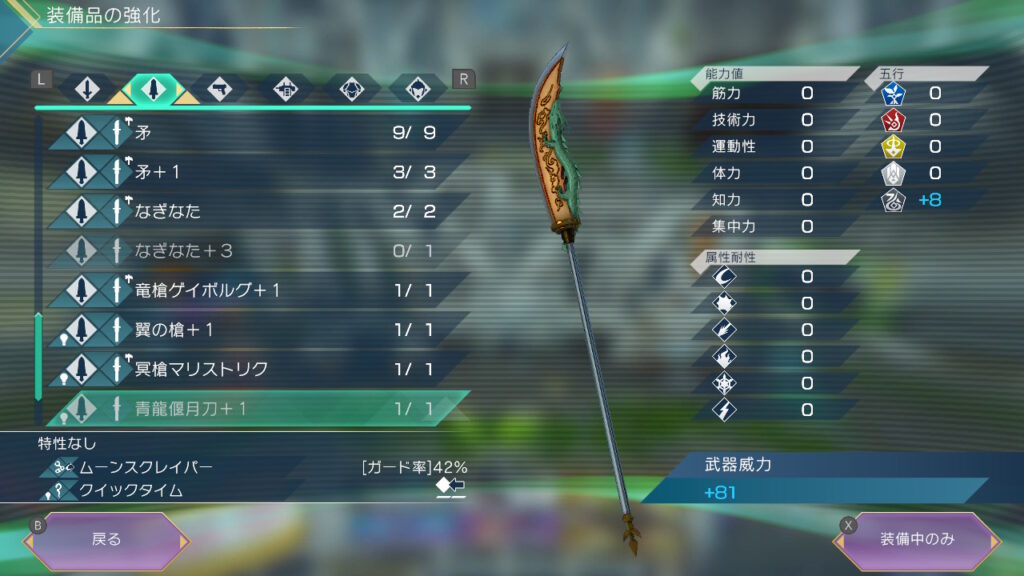Open the body armor category tab
Viewport: 1024px width, 576px height.
click(x=351, y=89)
